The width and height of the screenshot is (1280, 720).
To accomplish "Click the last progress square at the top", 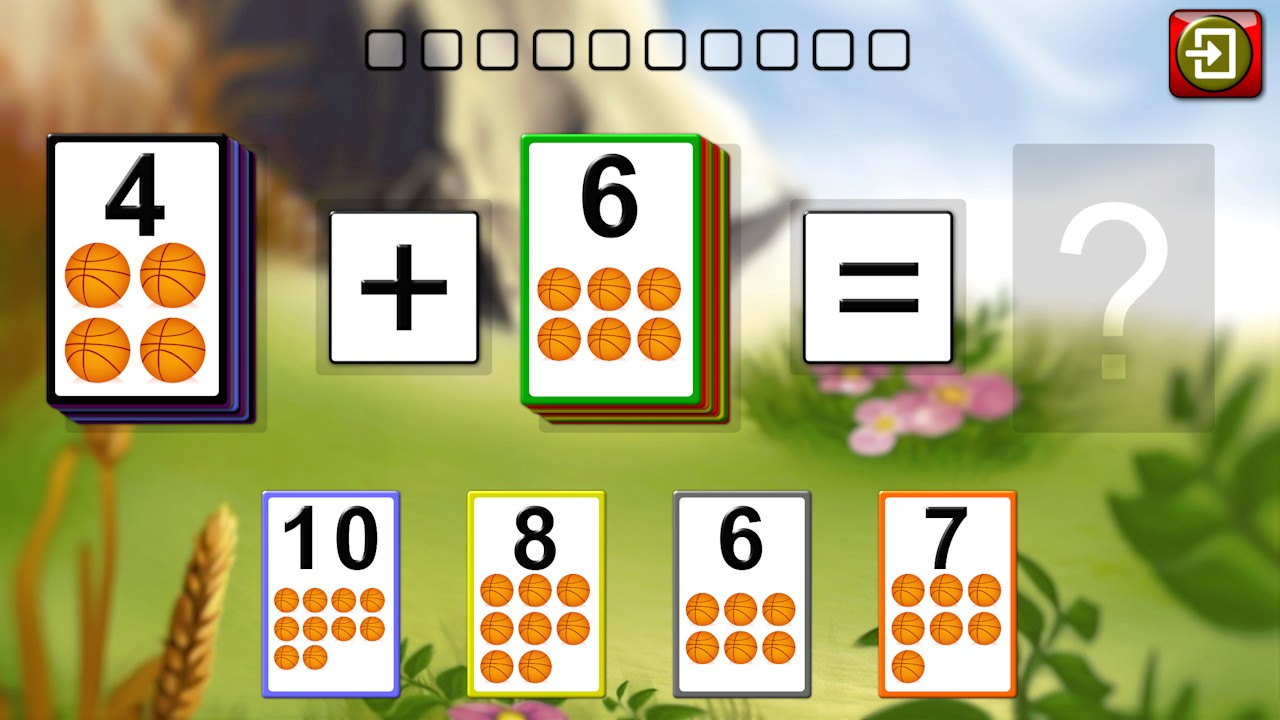I will pyautogui.click(x=889, y=49).
